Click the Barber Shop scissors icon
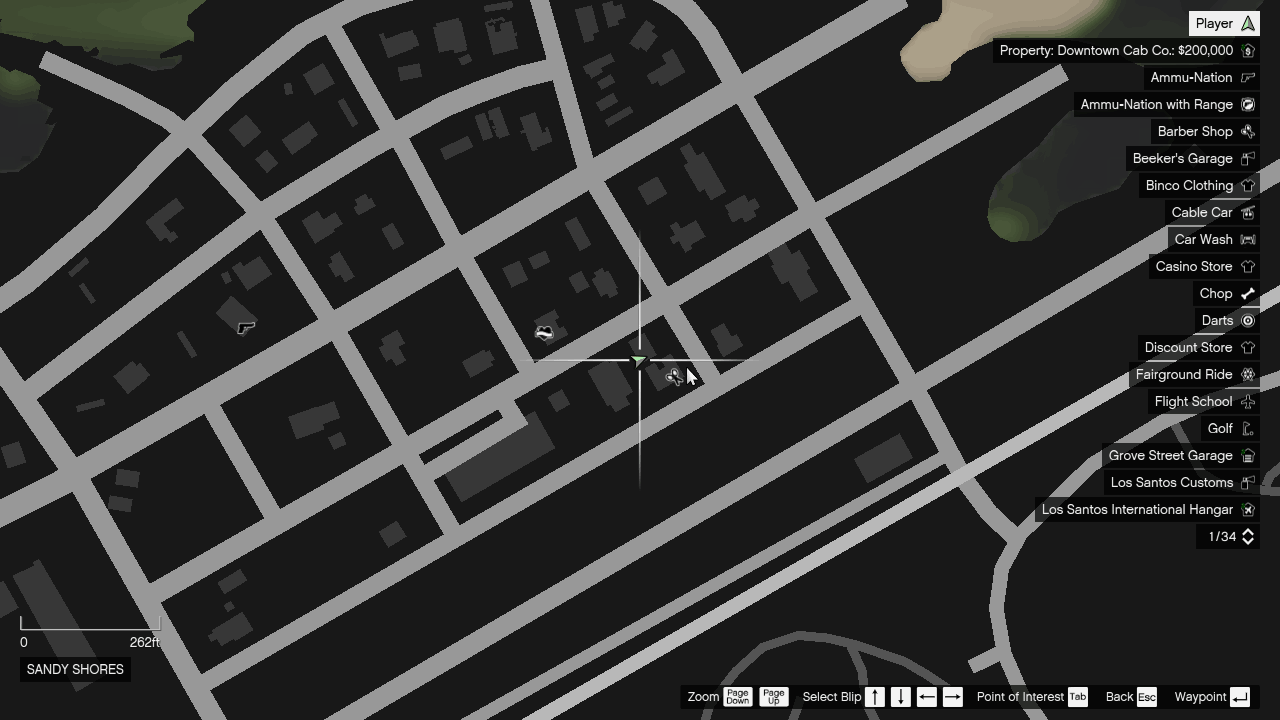 pyautogui.click(x=1248, y=131)
